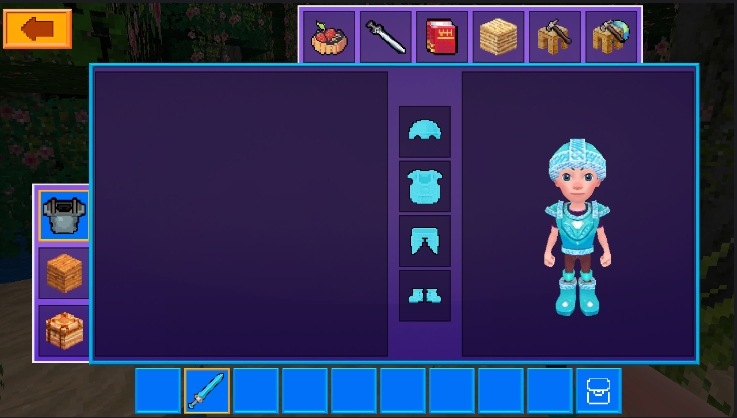Select the equipped boots slot
The width and height of the screenshot is (737, 418).
pyautogui.click(x=425, y=295)
